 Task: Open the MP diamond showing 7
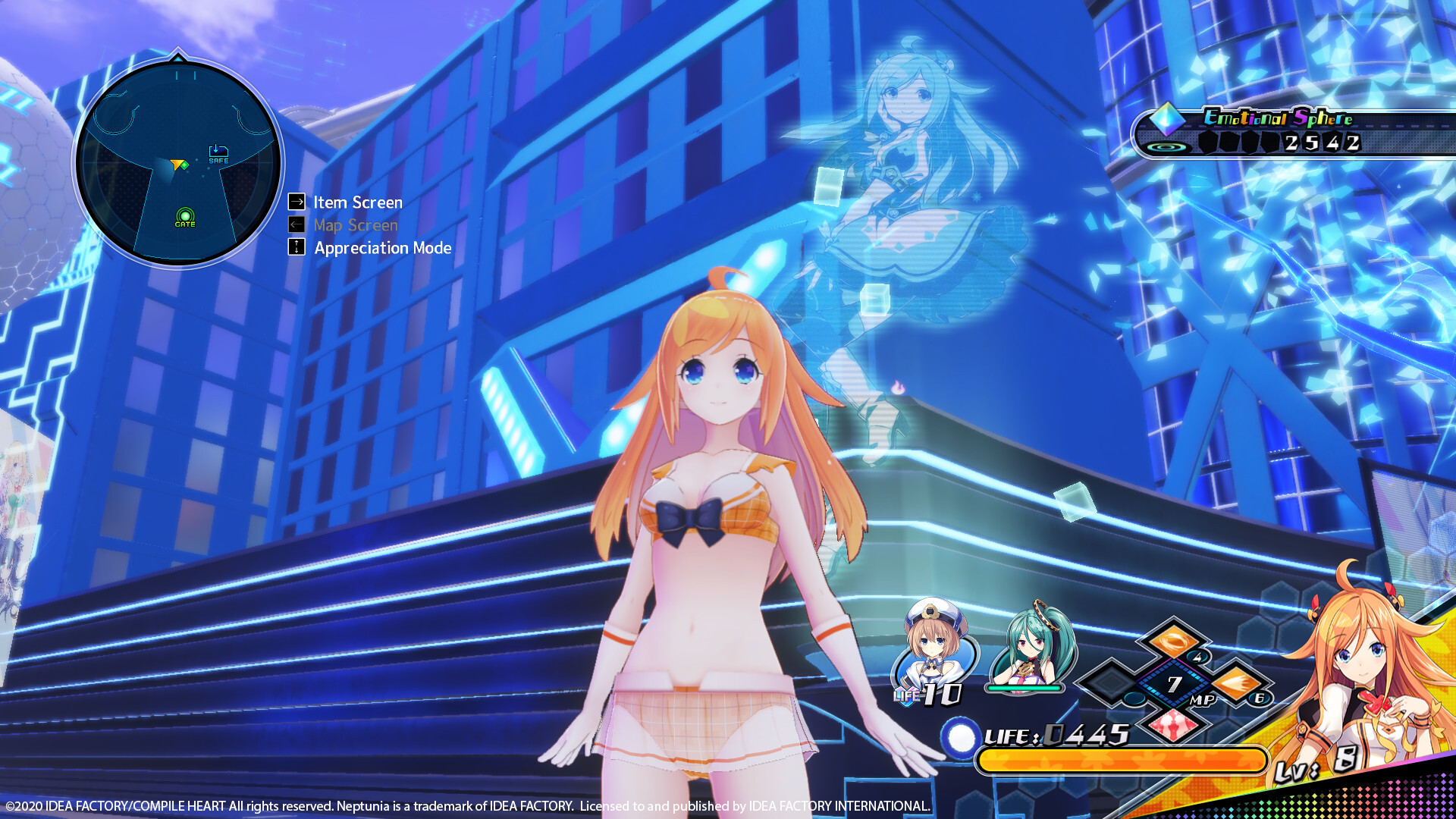1173,683
